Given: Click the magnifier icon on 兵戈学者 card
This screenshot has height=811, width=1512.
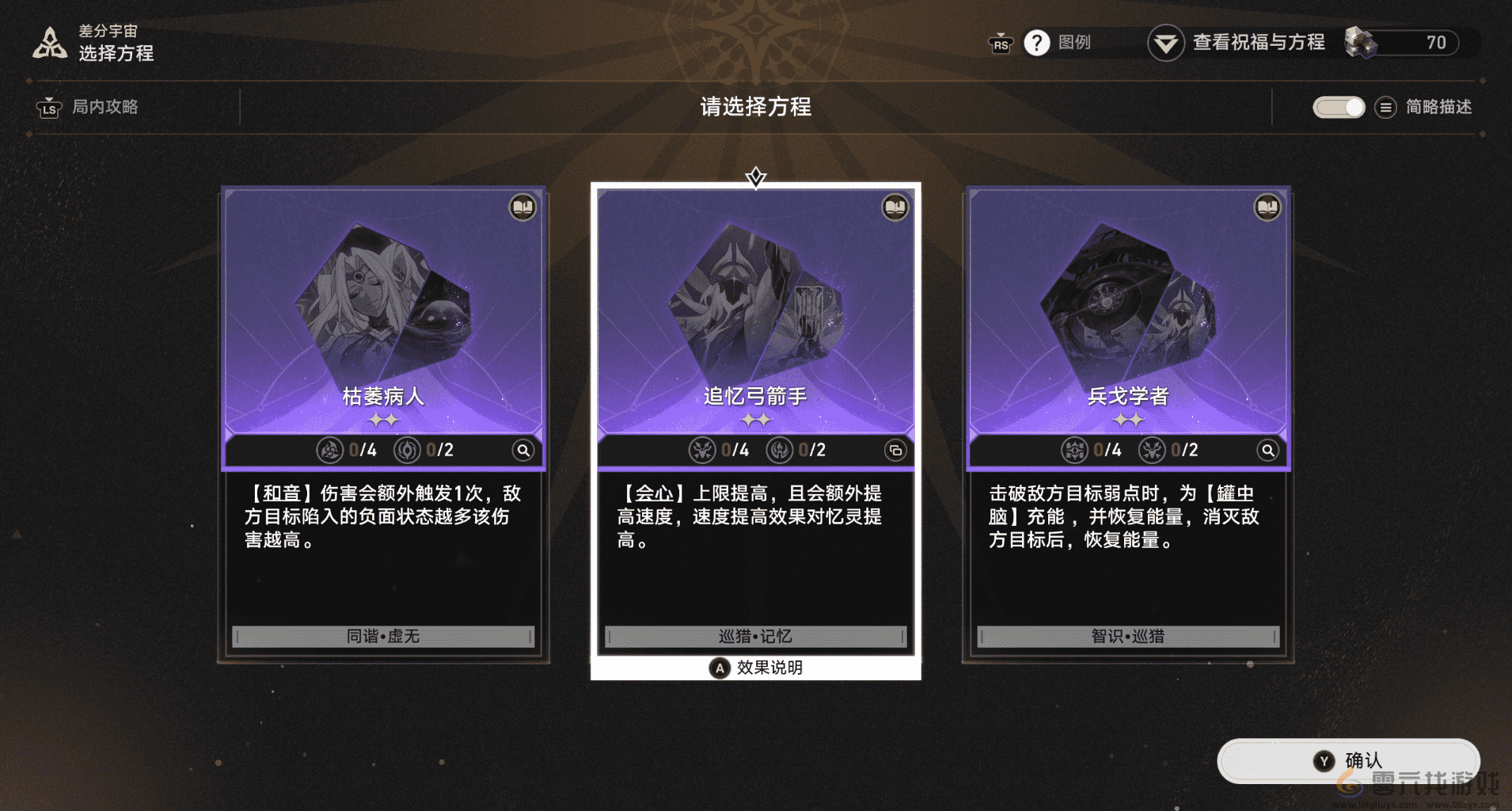Looking at the screenshot, I should [x=1267, y=449].
